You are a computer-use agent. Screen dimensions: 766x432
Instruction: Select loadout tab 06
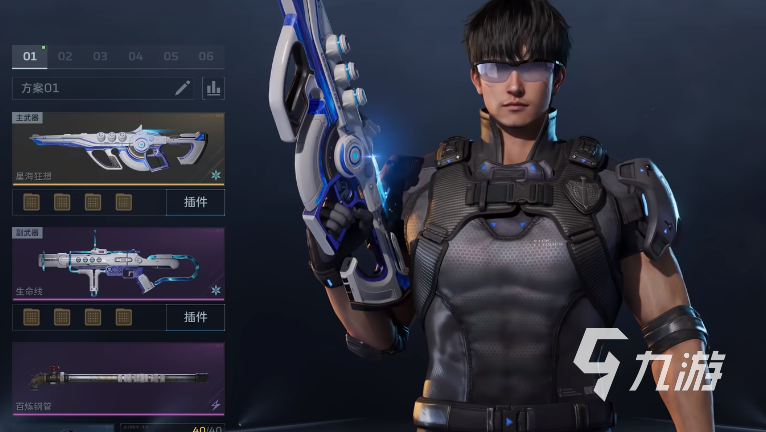pyautogui.click(x=206, y=57)
